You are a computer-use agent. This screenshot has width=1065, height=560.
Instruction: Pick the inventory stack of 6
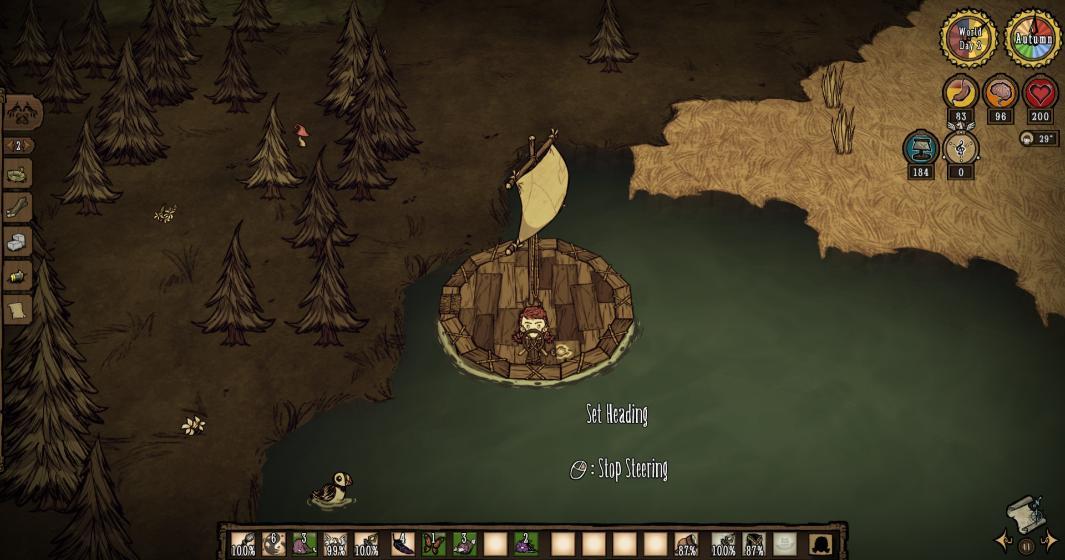pyautogui.click(x=274, y=544)
